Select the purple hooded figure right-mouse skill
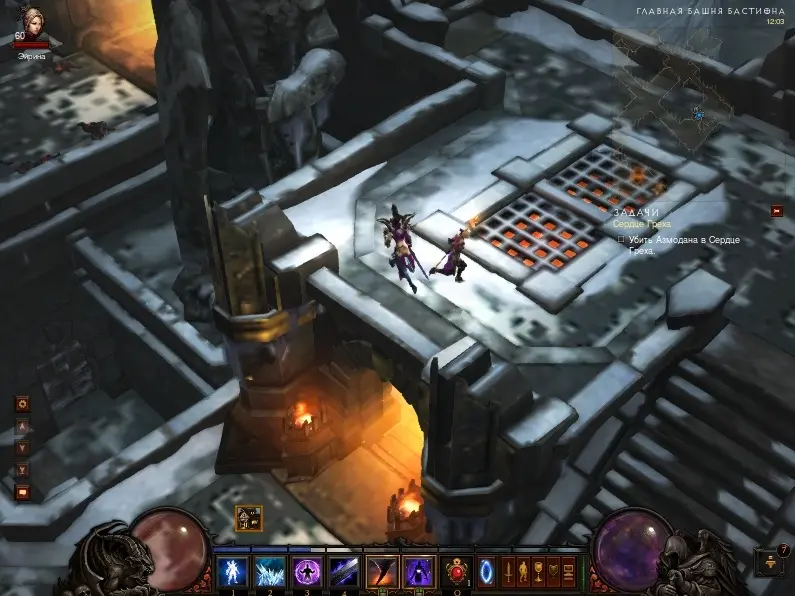The image size is (795, 596). click(418, 572)
